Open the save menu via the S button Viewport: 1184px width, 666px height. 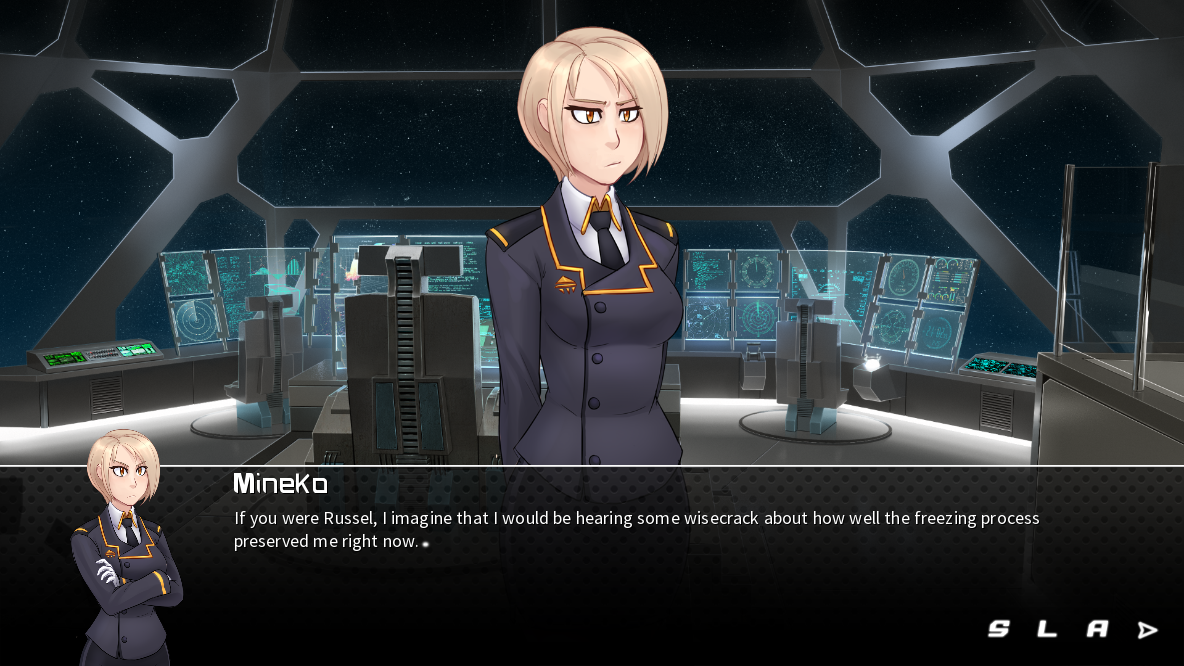(x=999, y=629)
